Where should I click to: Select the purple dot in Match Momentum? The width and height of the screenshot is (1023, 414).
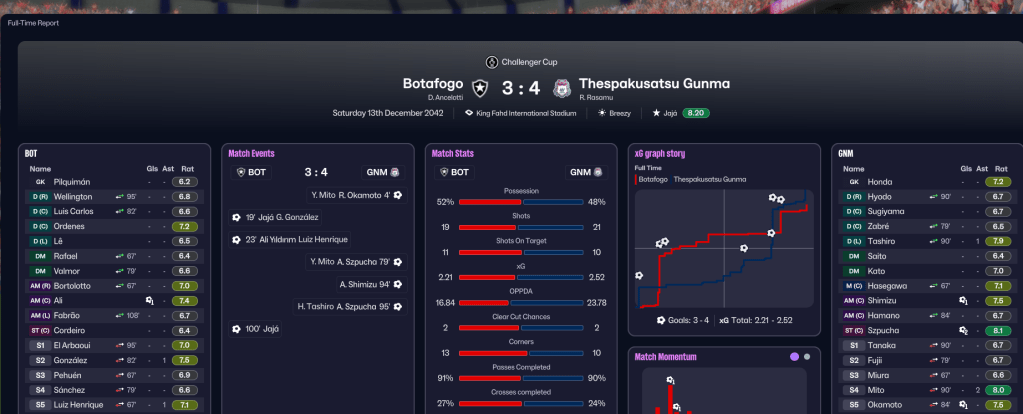794,356
